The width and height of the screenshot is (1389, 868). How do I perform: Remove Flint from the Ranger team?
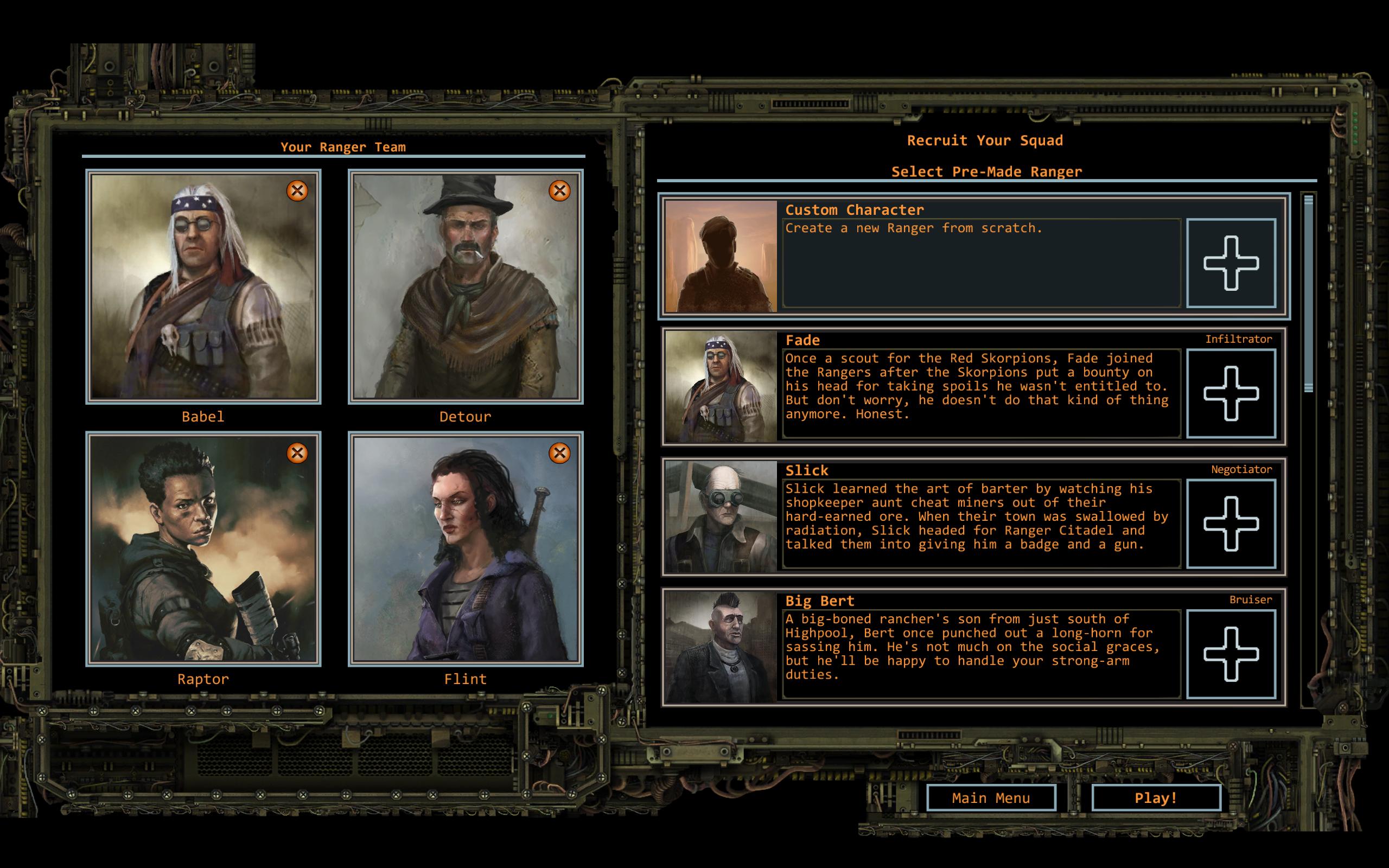tap(559, 453)
